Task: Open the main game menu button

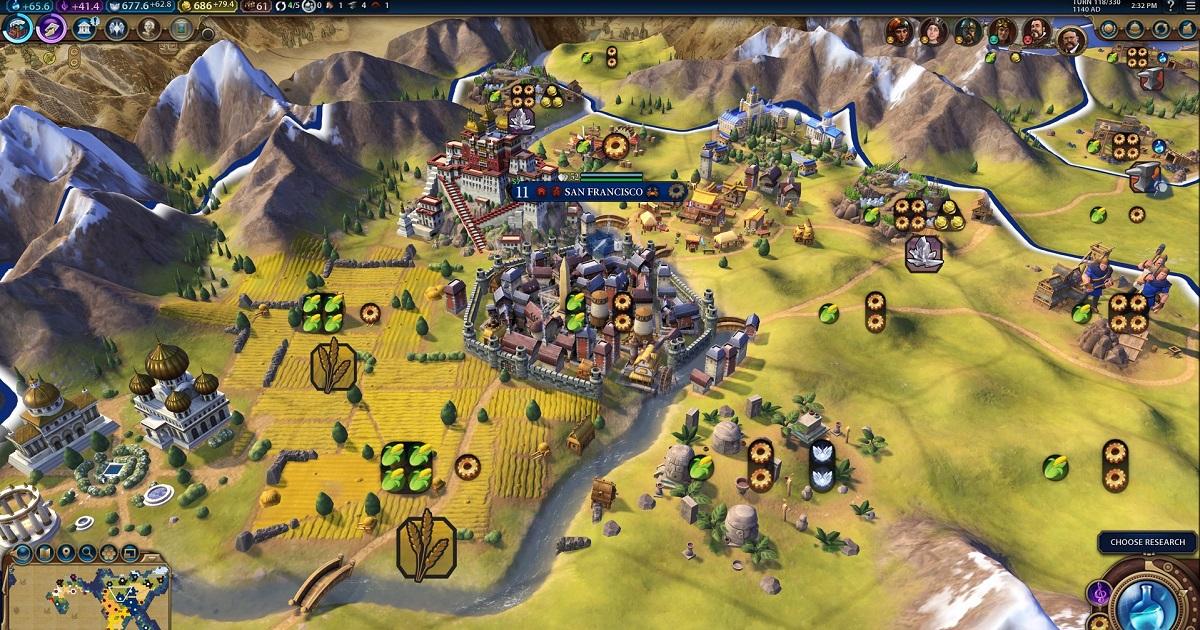Action: [1190, 6]
